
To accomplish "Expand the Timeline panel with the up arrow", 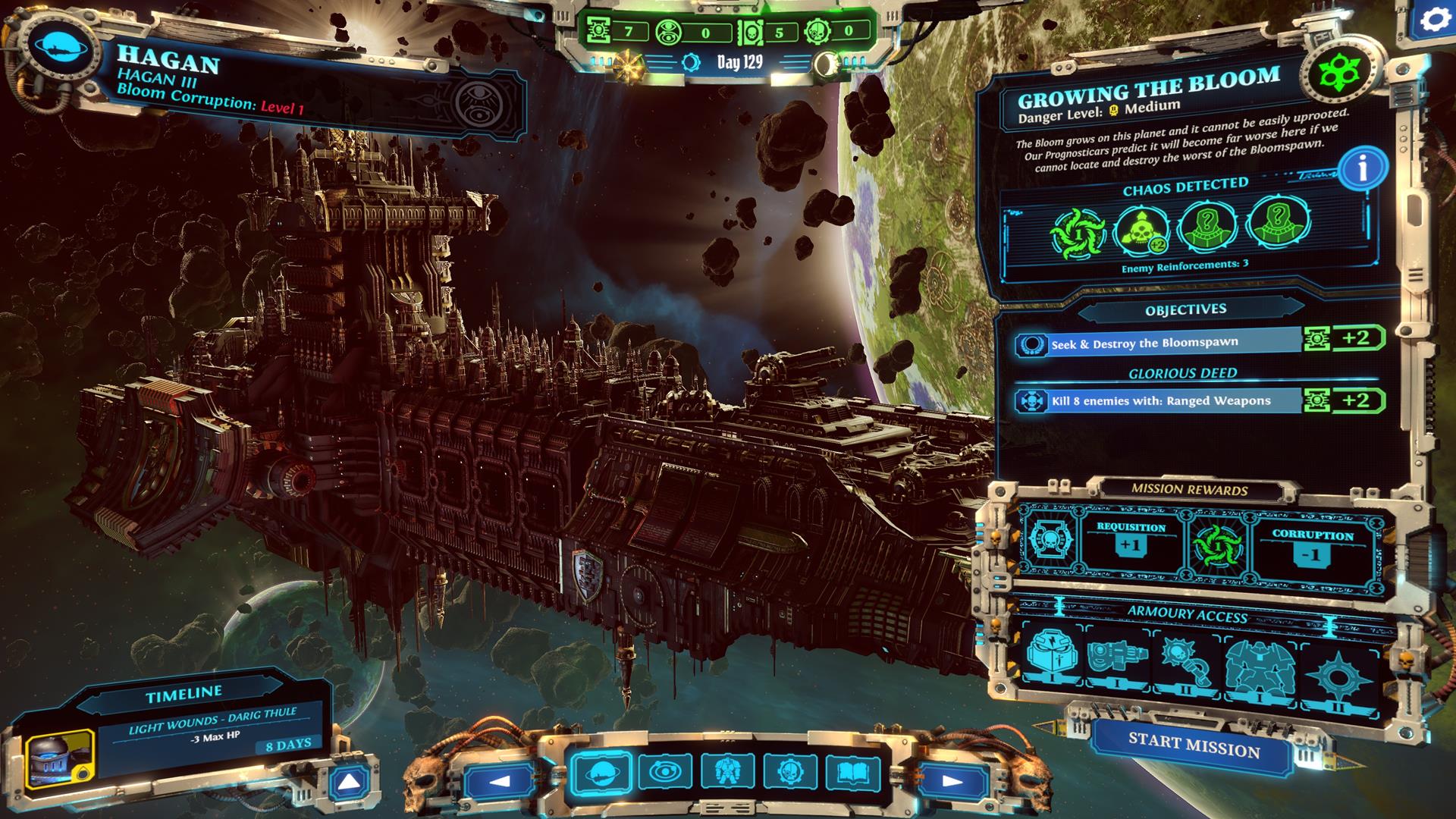I will click(350, 783).
